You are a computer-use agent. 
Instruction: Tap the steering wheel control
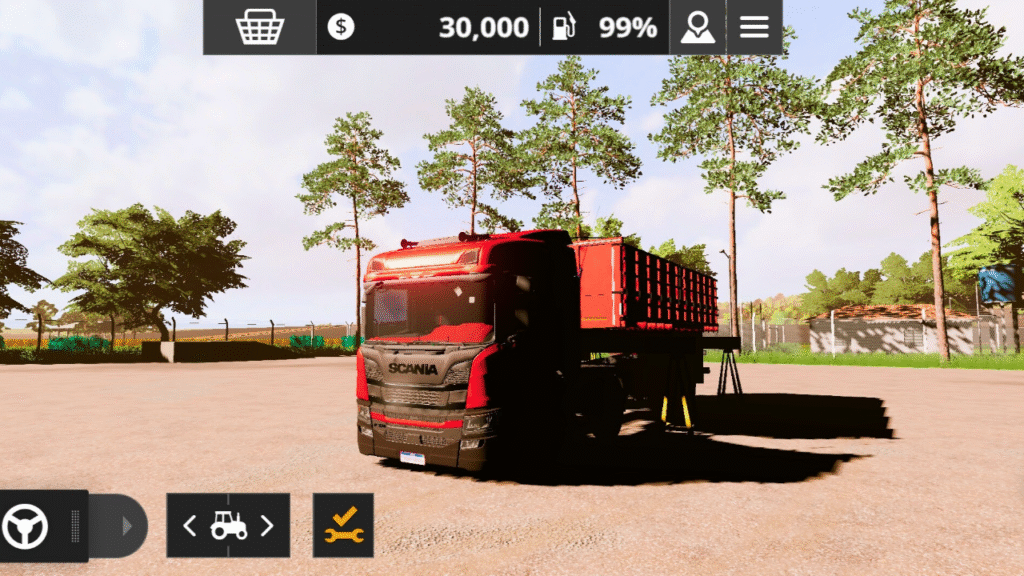click(26, 525)
